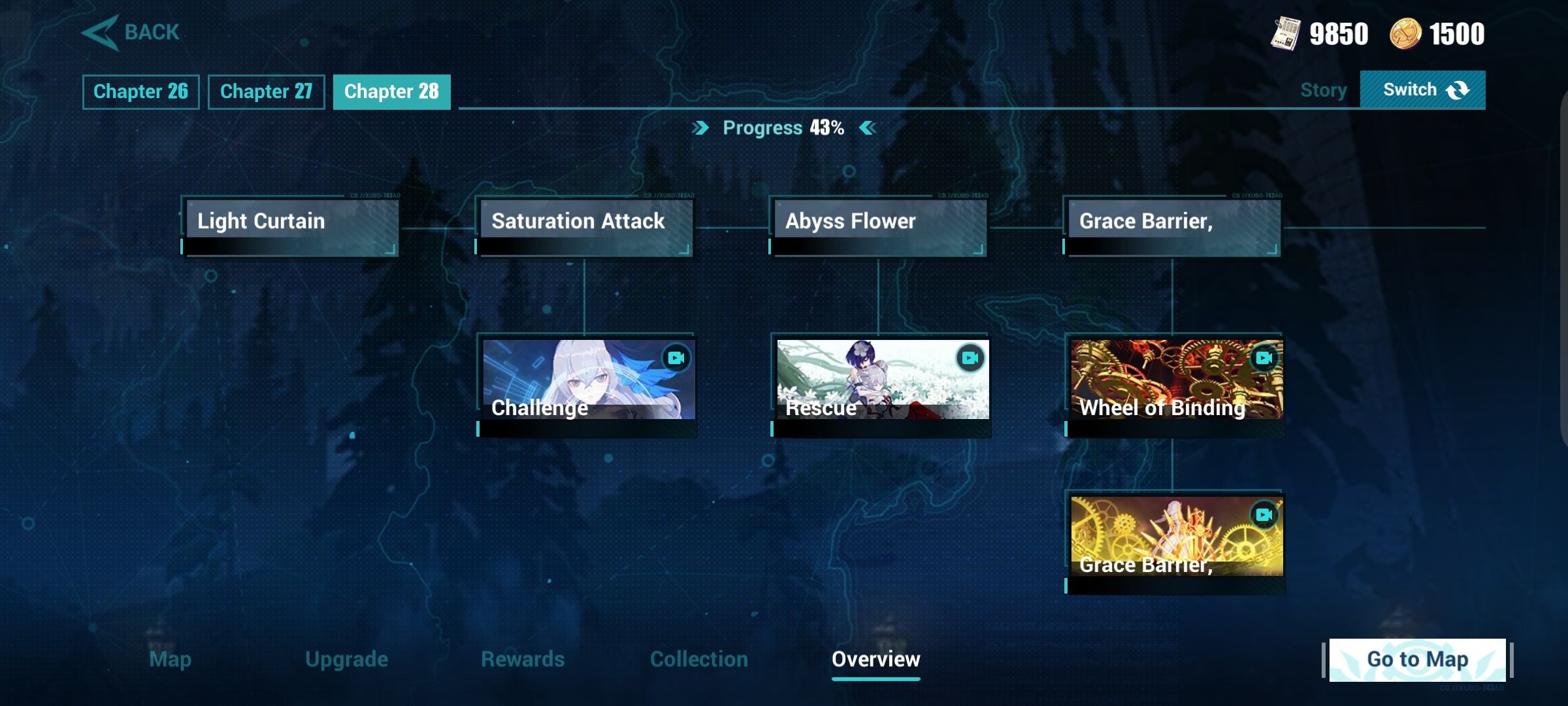
Task: Switch to Chapter 26 tab
Action: pos(140,91)
